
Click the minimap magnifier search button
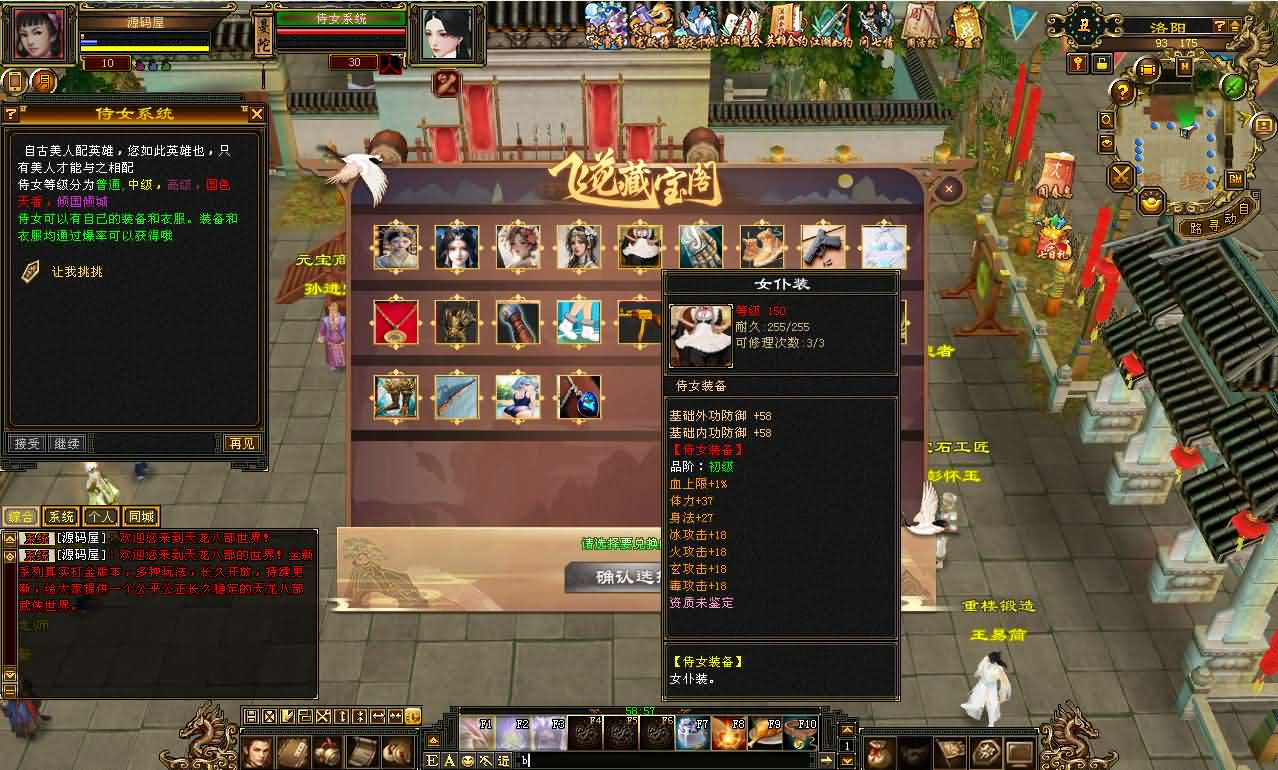[x=1107, y=120]
